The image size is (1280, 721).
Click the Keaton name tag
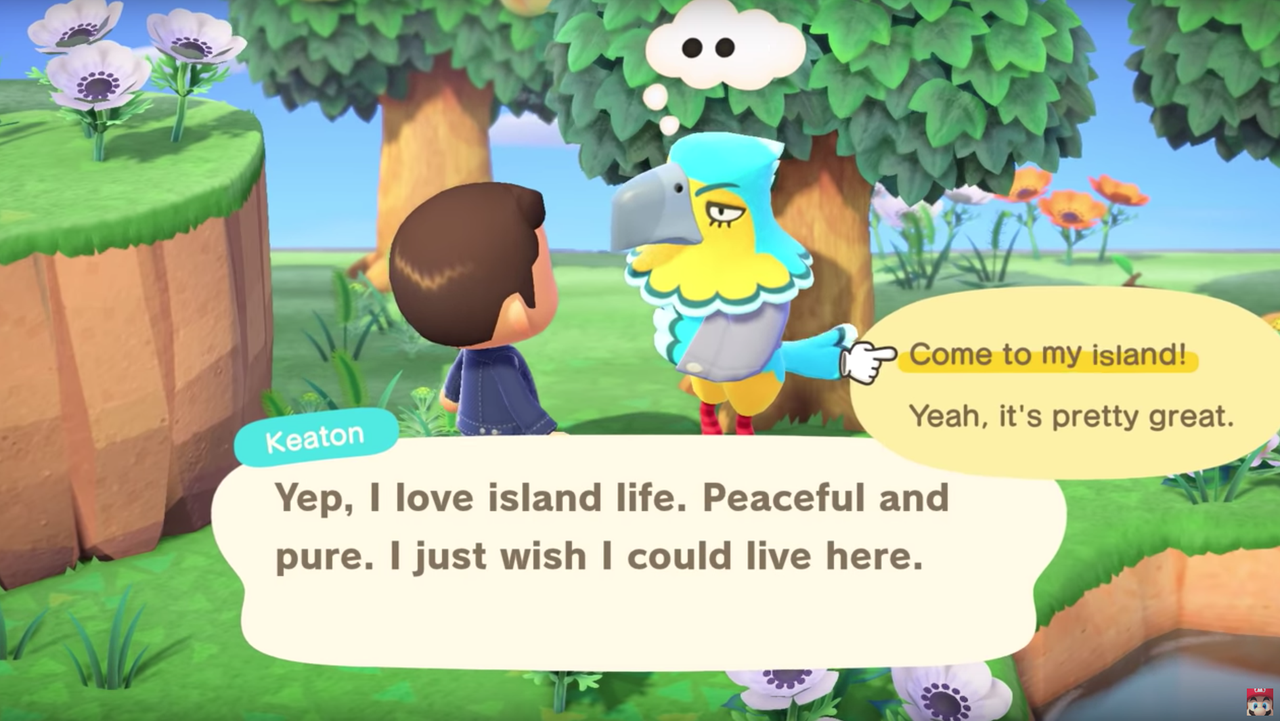tap(316, 434)
